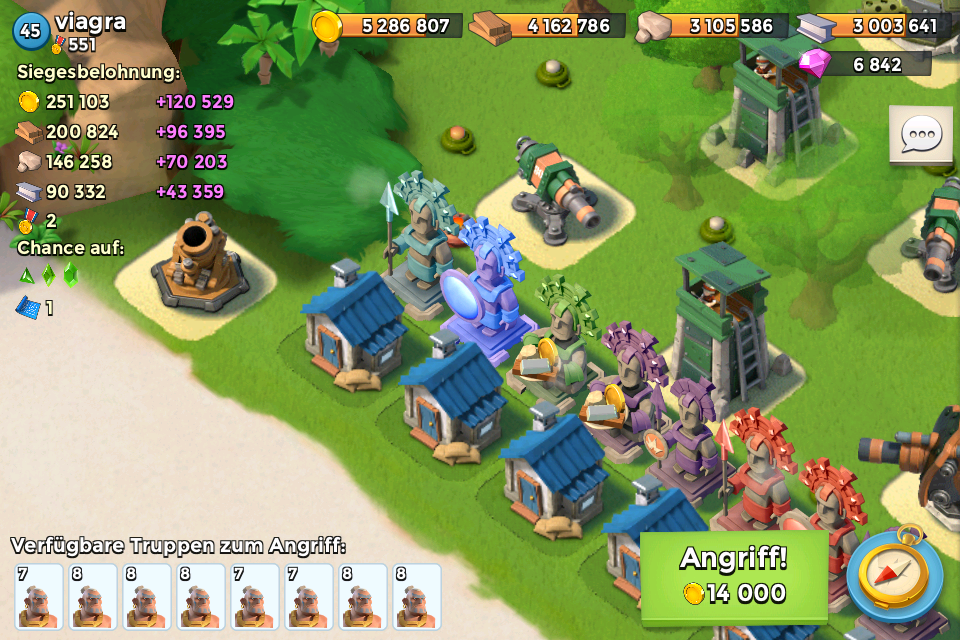Start the attack with the Angriff! button
This screenshot has width=960, height=640.
pos(733,576)
